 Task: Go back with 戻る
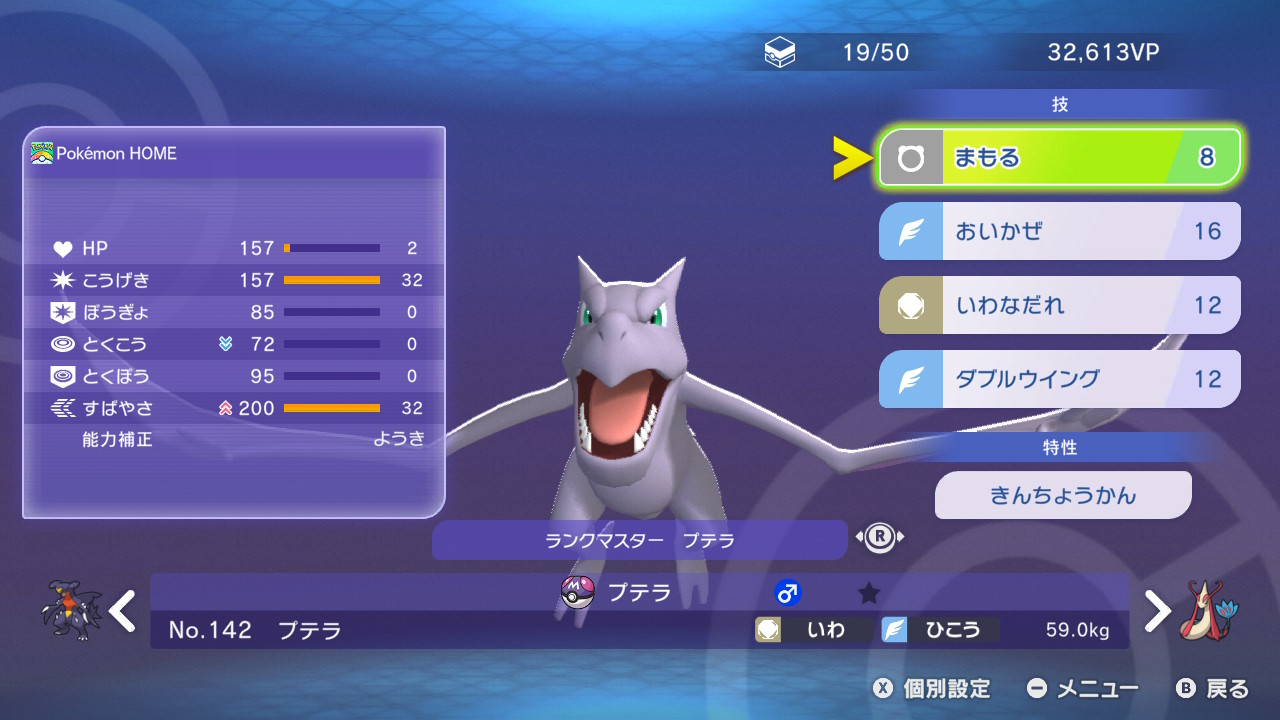tap(1213, 688)
